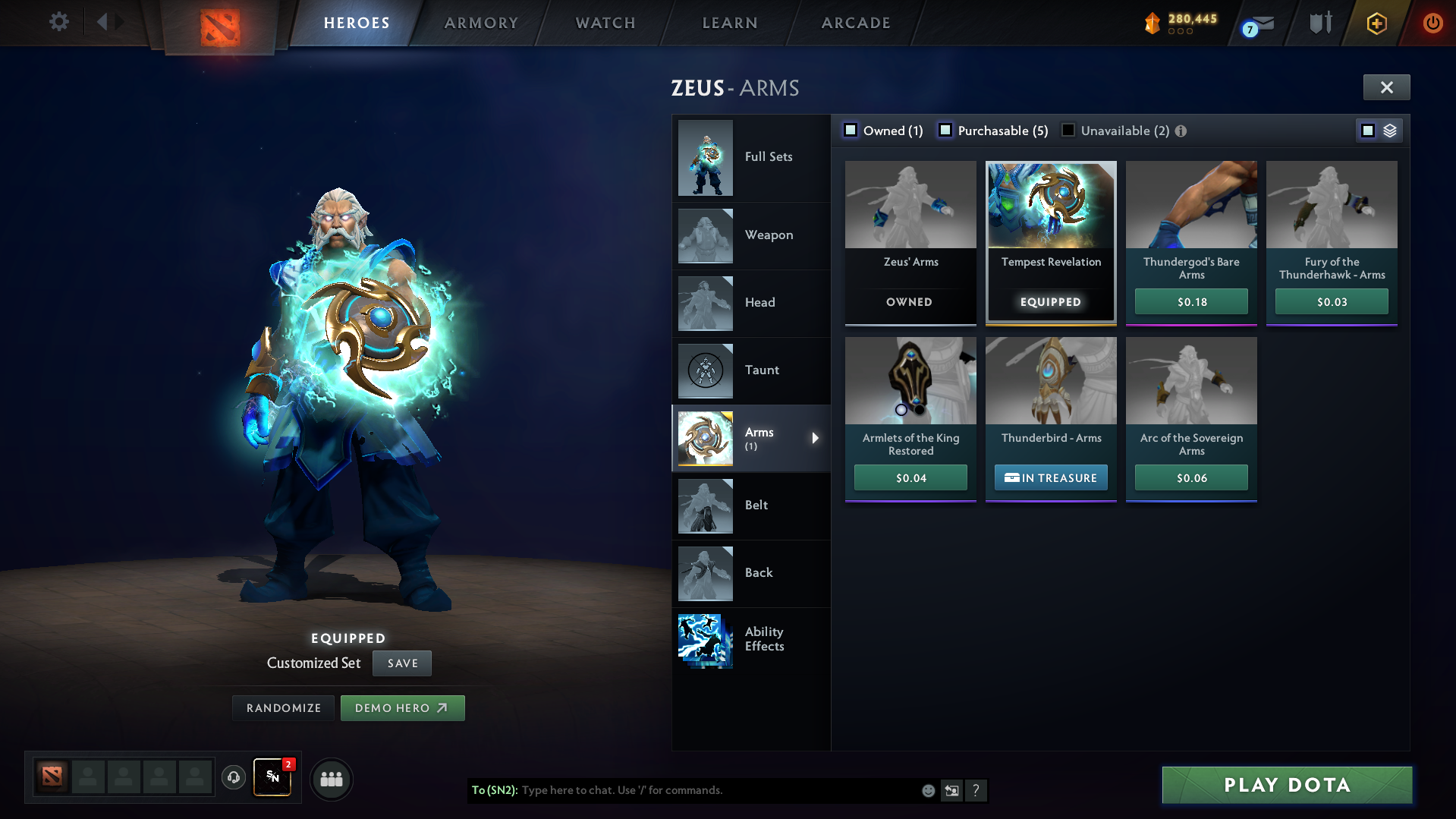
Task: Toggle the Purchasable (5) filter checkbox
Action: click(x=945, y=130)
